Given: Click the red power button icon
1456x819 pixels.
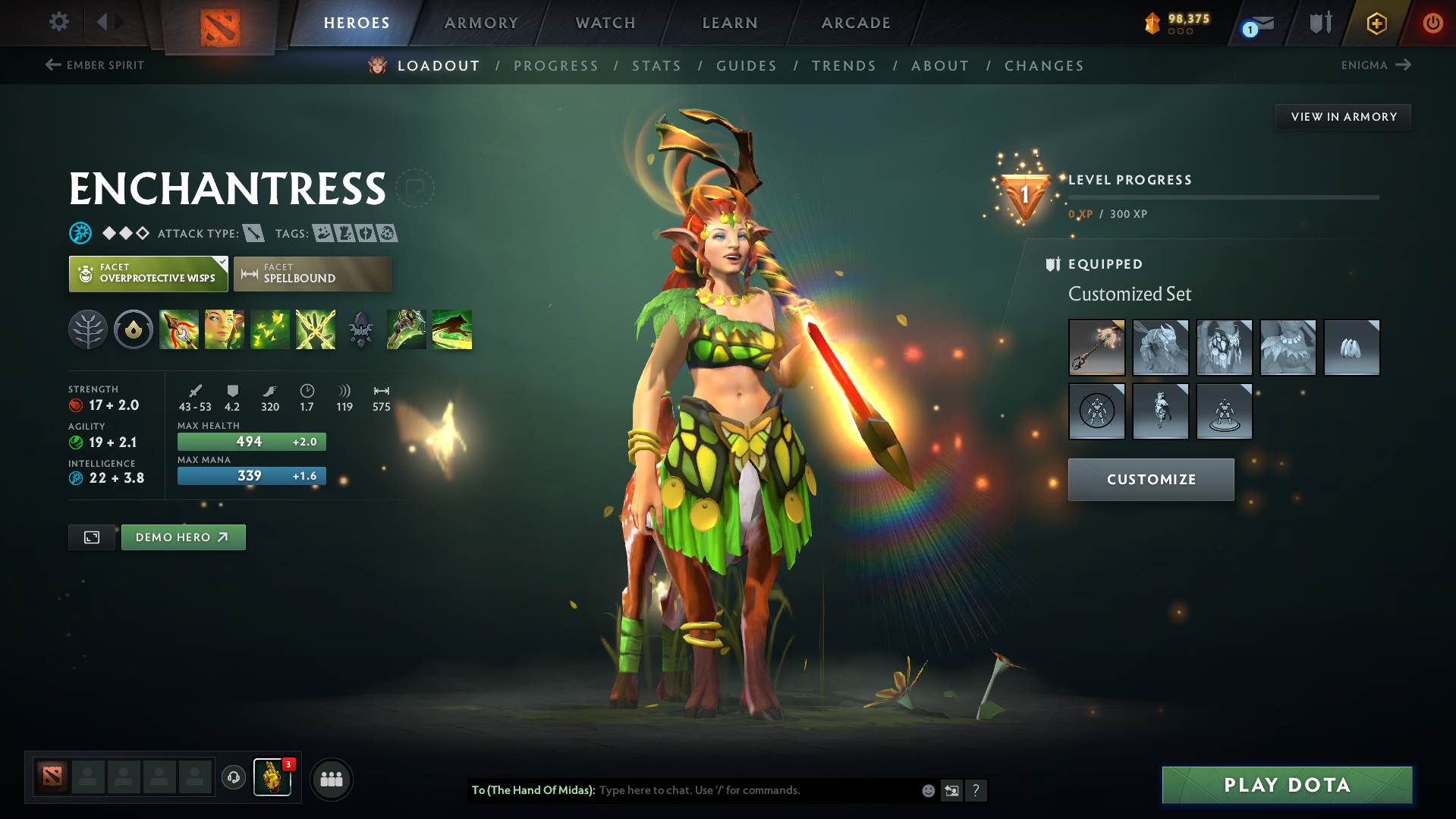Looking at the screenshot, I should coord(1432,22).
